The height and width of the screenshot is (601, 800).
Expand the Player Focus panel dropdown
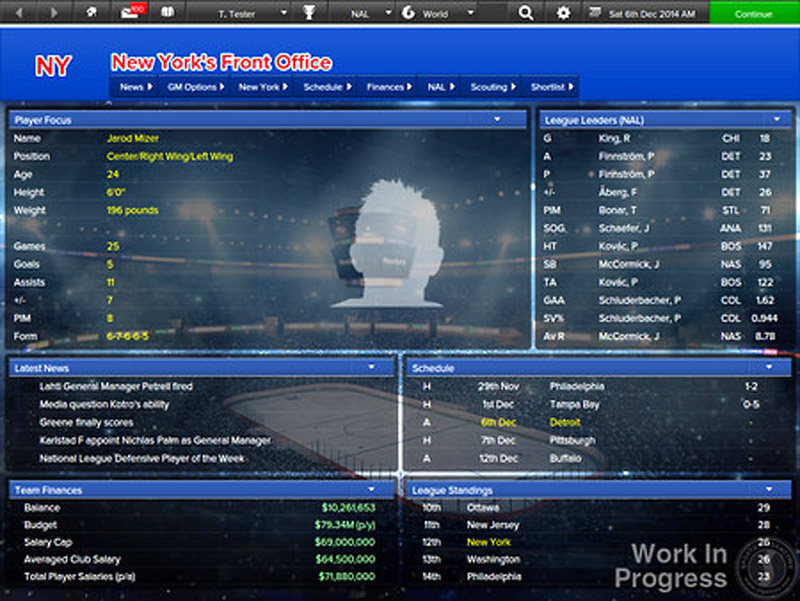tap(498, 119)
